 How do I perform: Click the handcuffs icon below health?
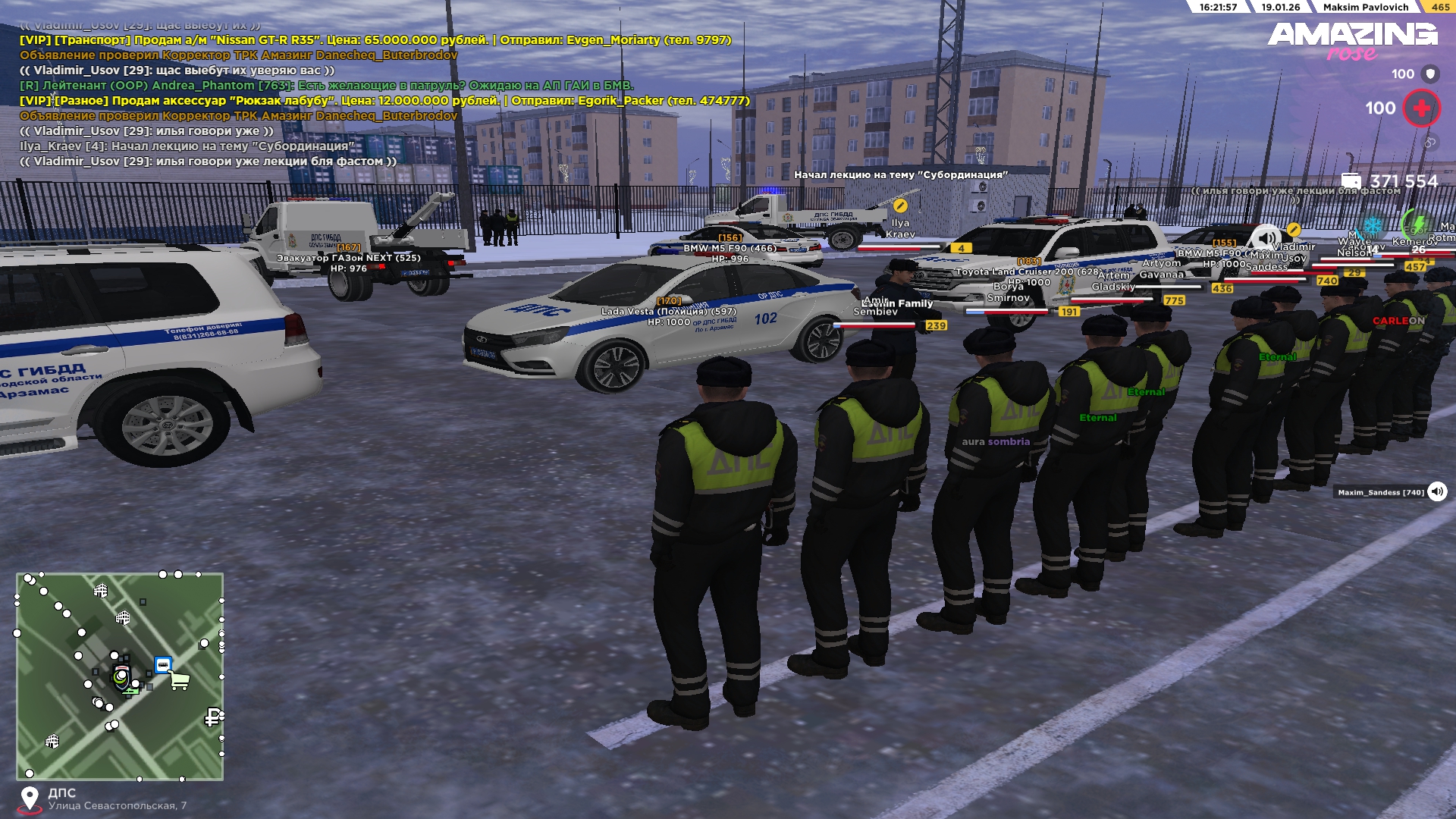click(x=1429, y=142)
